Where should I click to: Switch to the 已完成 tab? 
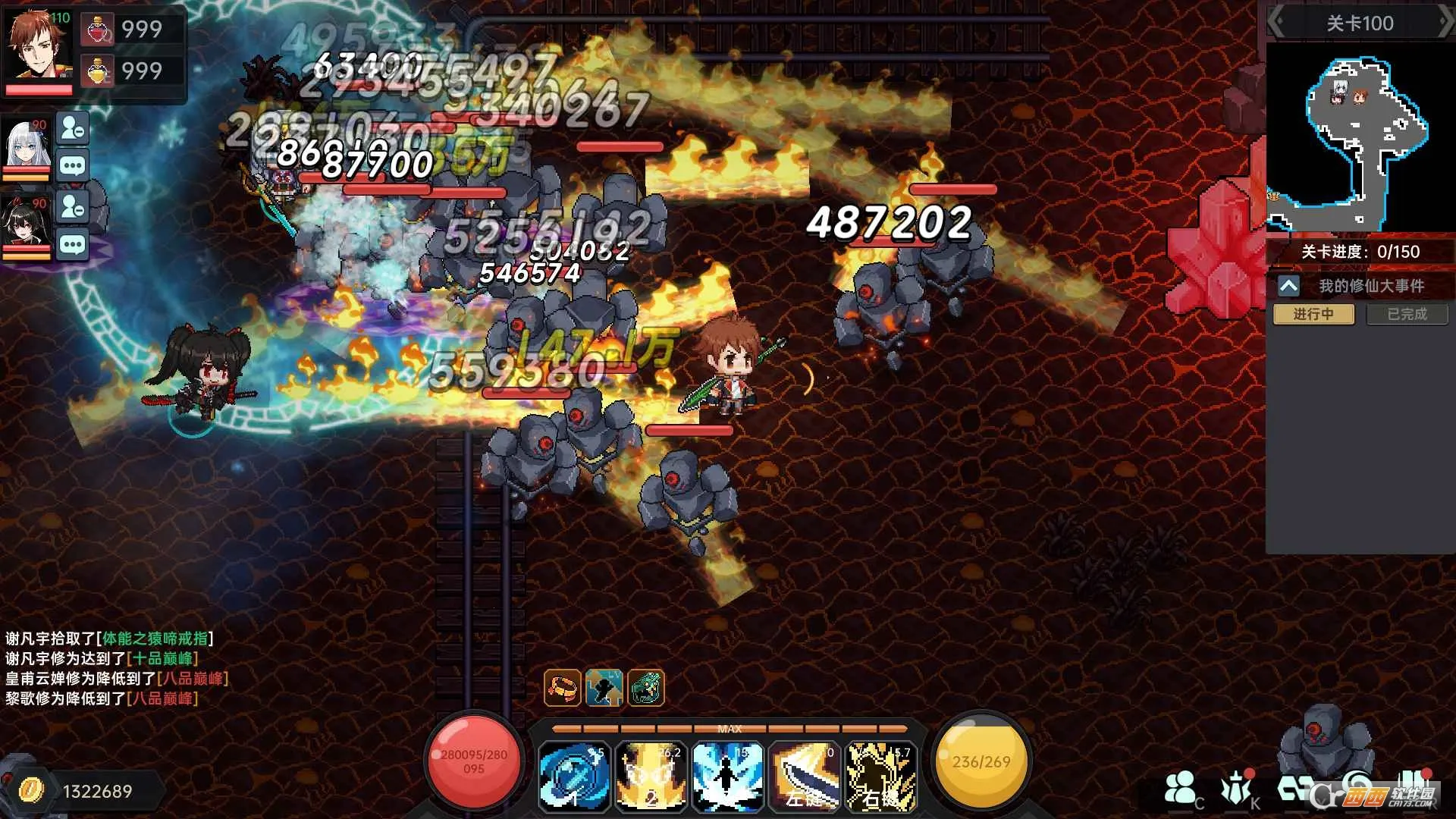[1407, 314]
